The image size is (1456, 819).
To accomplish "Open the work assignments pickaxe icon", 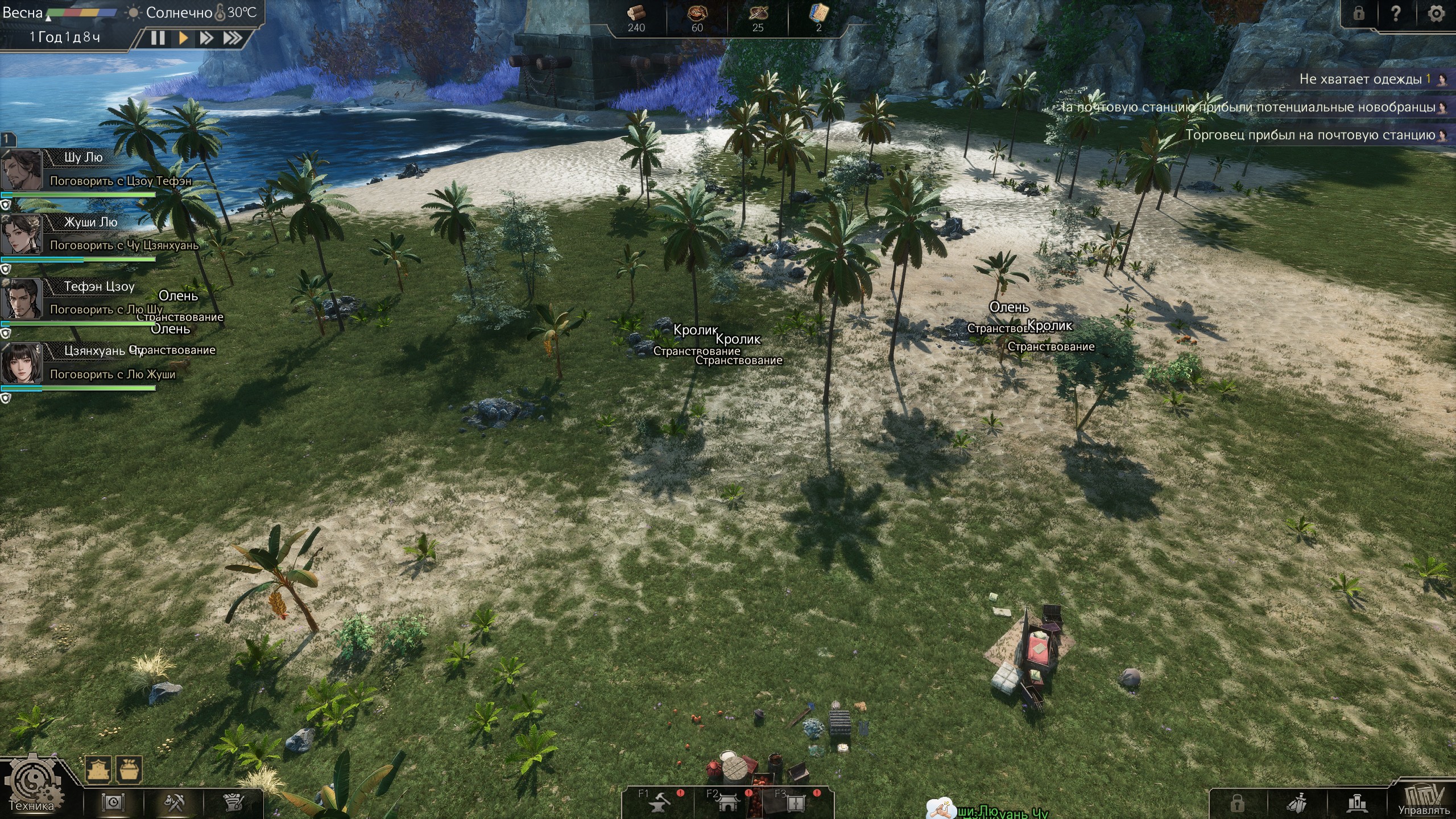I will click(174, 803).
